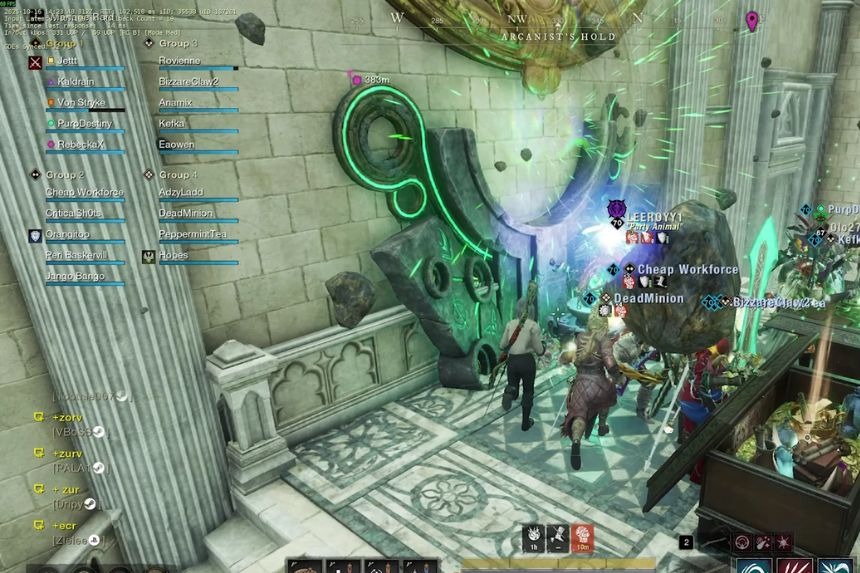This screenshot has height=573, width=860.
Task: Select RebeckaX raid member entry
Action: (x=80, y=145)
